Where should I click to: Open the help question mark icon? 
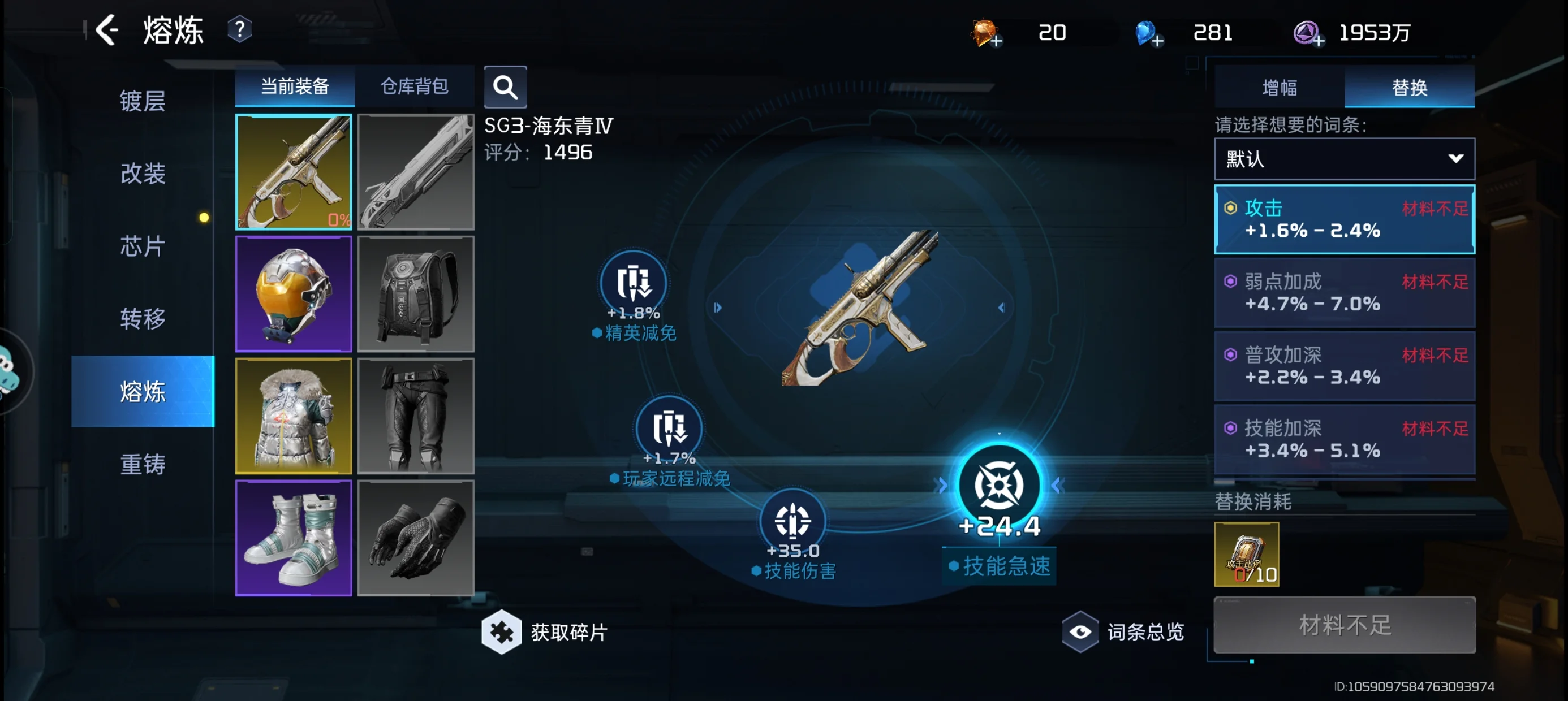tap(240, 30)
